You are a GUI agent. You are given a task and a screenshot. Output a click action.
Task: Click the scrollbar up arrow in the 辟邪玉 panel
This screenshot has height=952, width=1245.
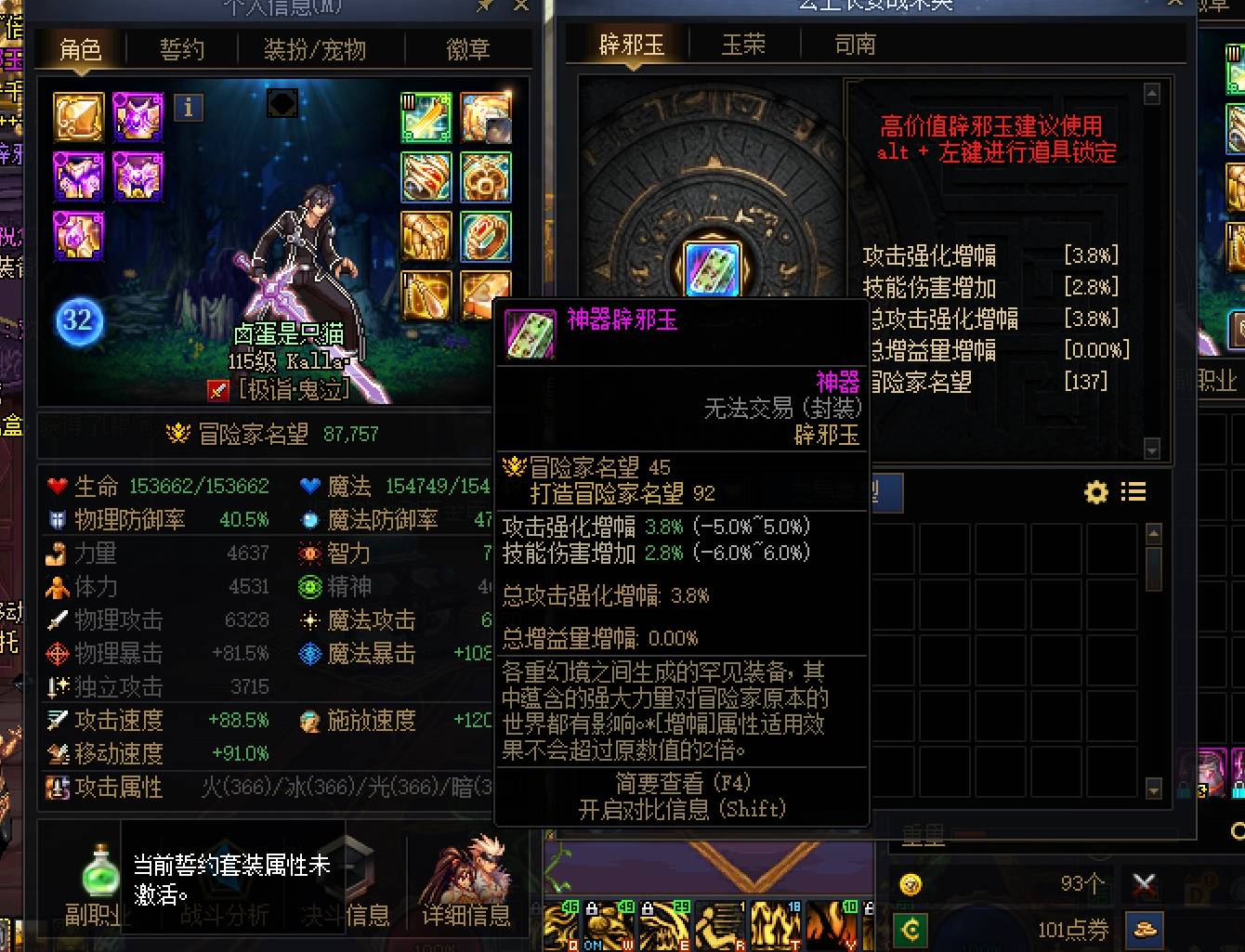(1152, 93)
